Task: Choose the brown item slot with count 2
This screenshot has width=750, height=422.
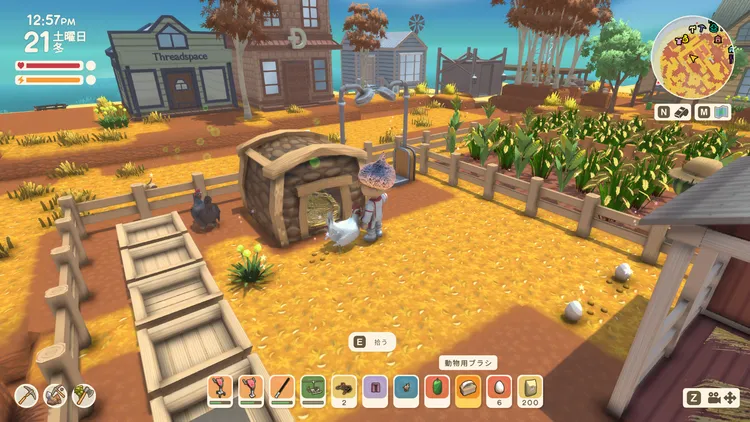Action: [345, 387]
